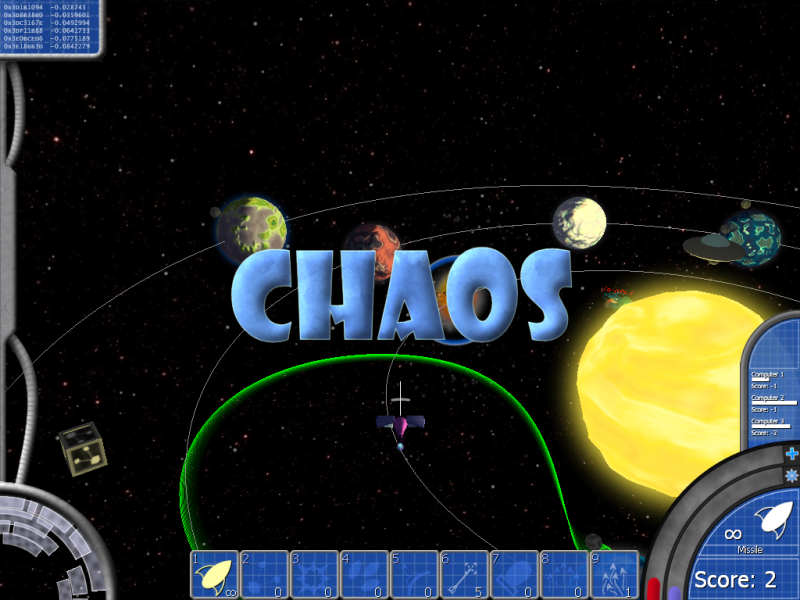
Task: Choose weapon slot 6 with 5 ammo
Action: [464, 574]
